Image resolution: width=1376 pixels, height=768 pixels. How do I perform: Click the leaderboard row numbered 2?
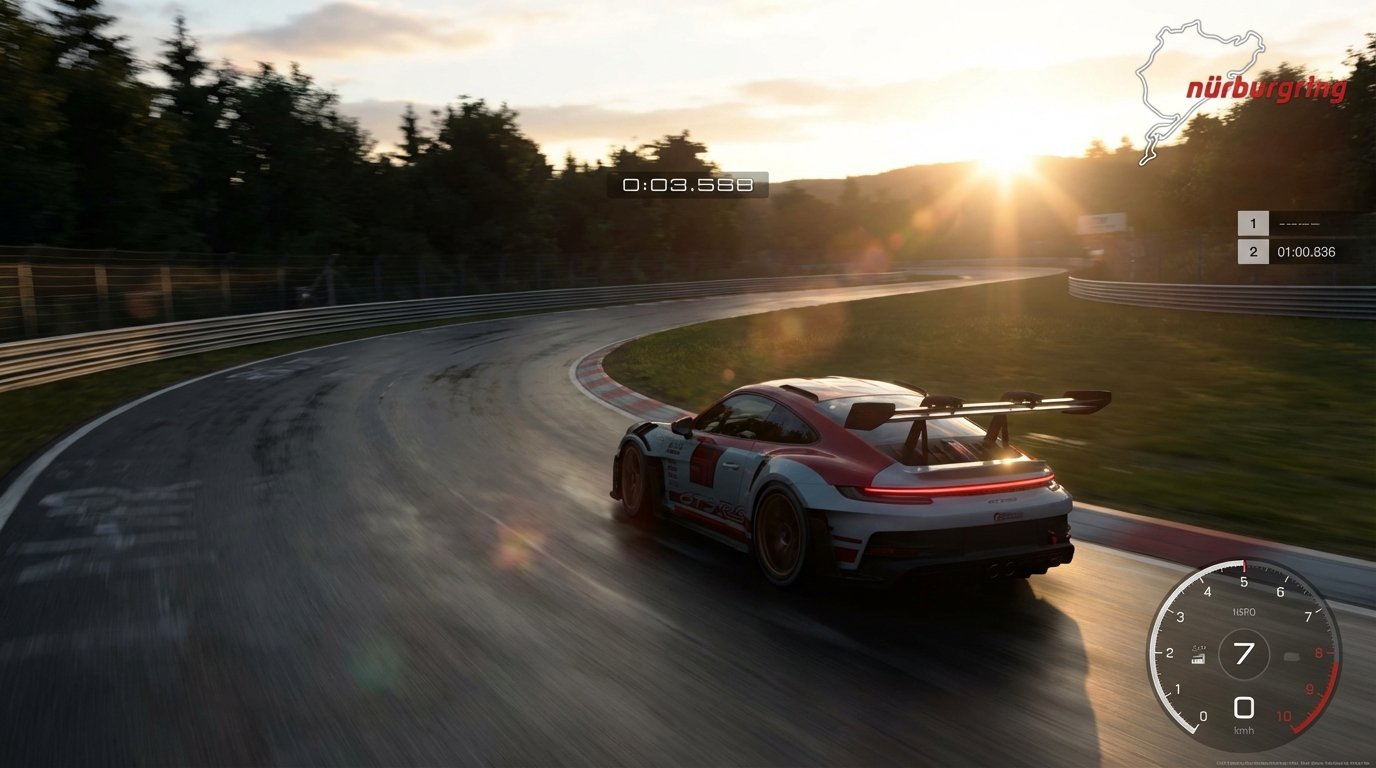[1253, 252]
